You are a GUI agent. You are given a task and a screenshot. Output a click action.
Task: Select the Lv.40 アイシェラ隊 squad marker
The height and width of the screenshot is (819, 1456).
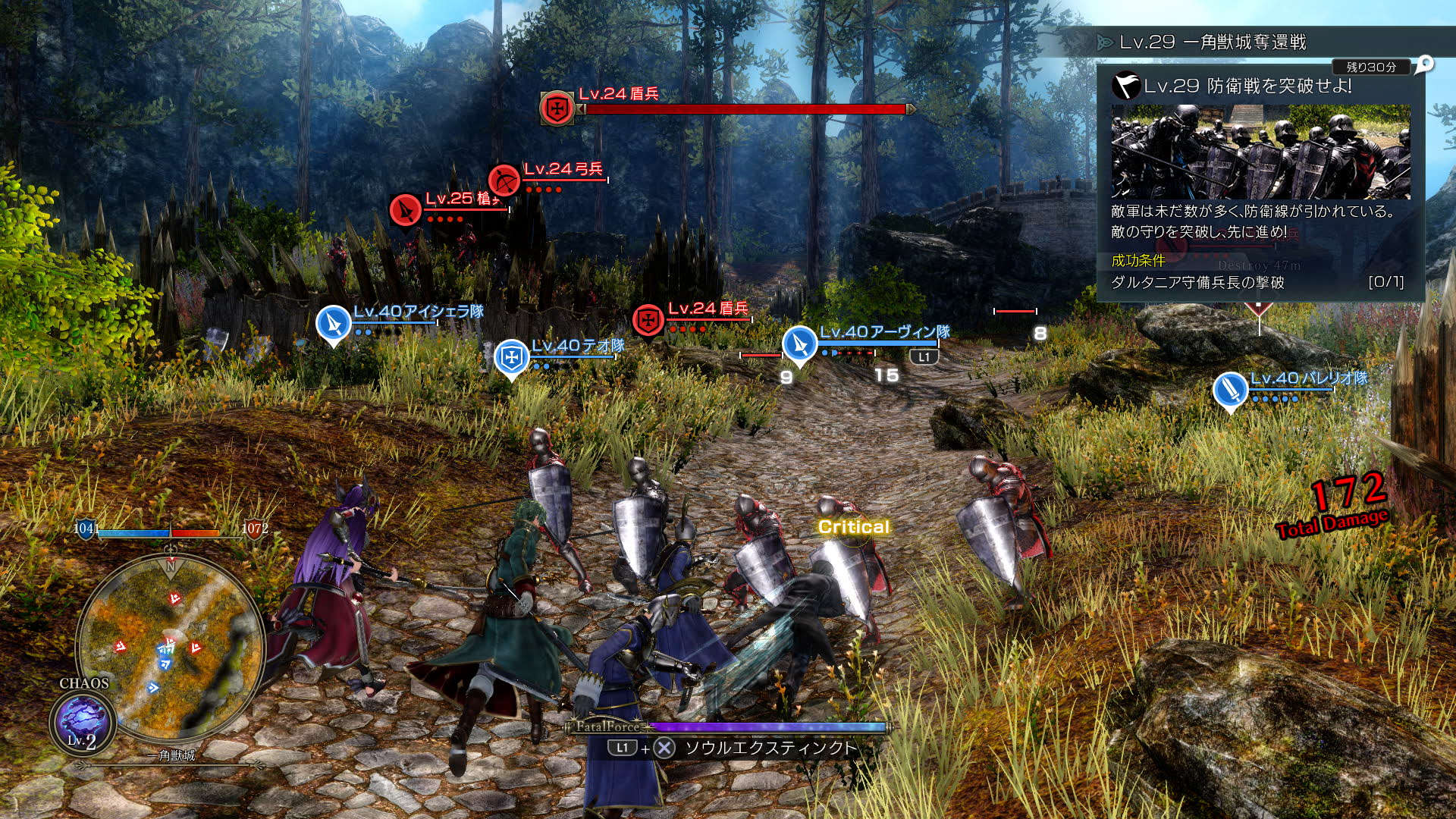click(x=333, y=322)
